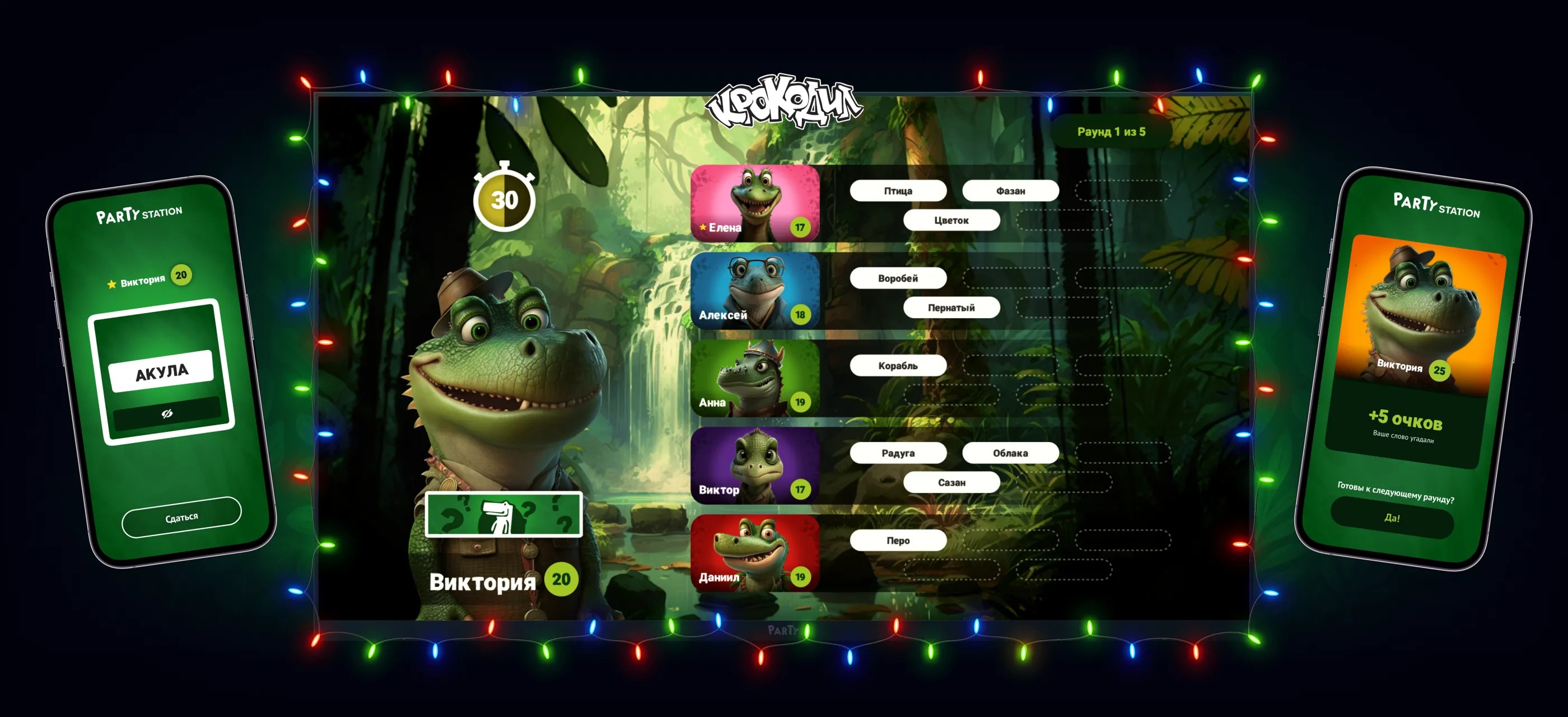1568x717 pixels.
Task: Click the crocodile question-mark mystery card
Action: coord(503,515)
